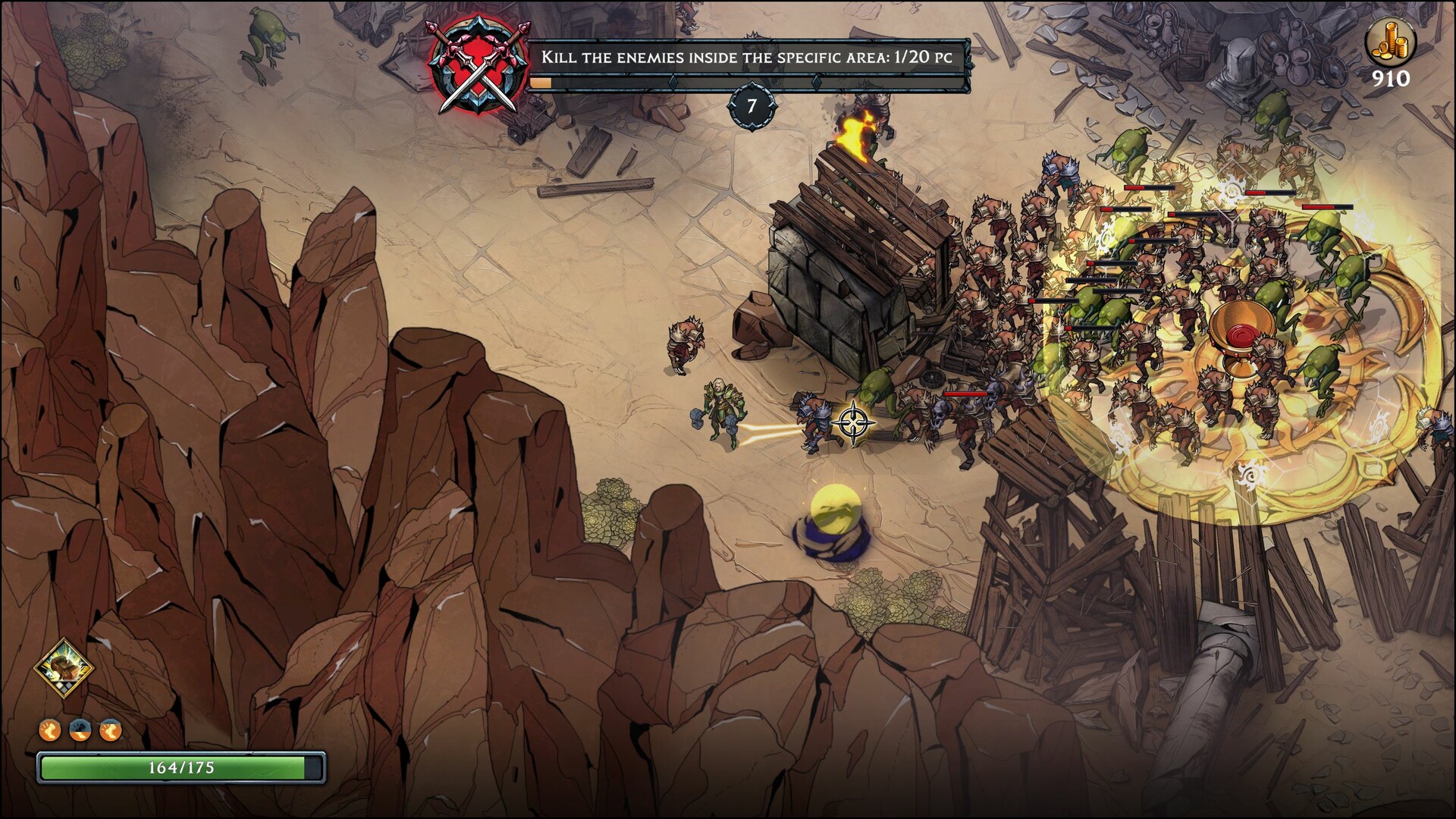The width and height of the screenshot is (1456, 819).
Task: Click the level 7 badge under objective bar
Action: pos(752,106)
